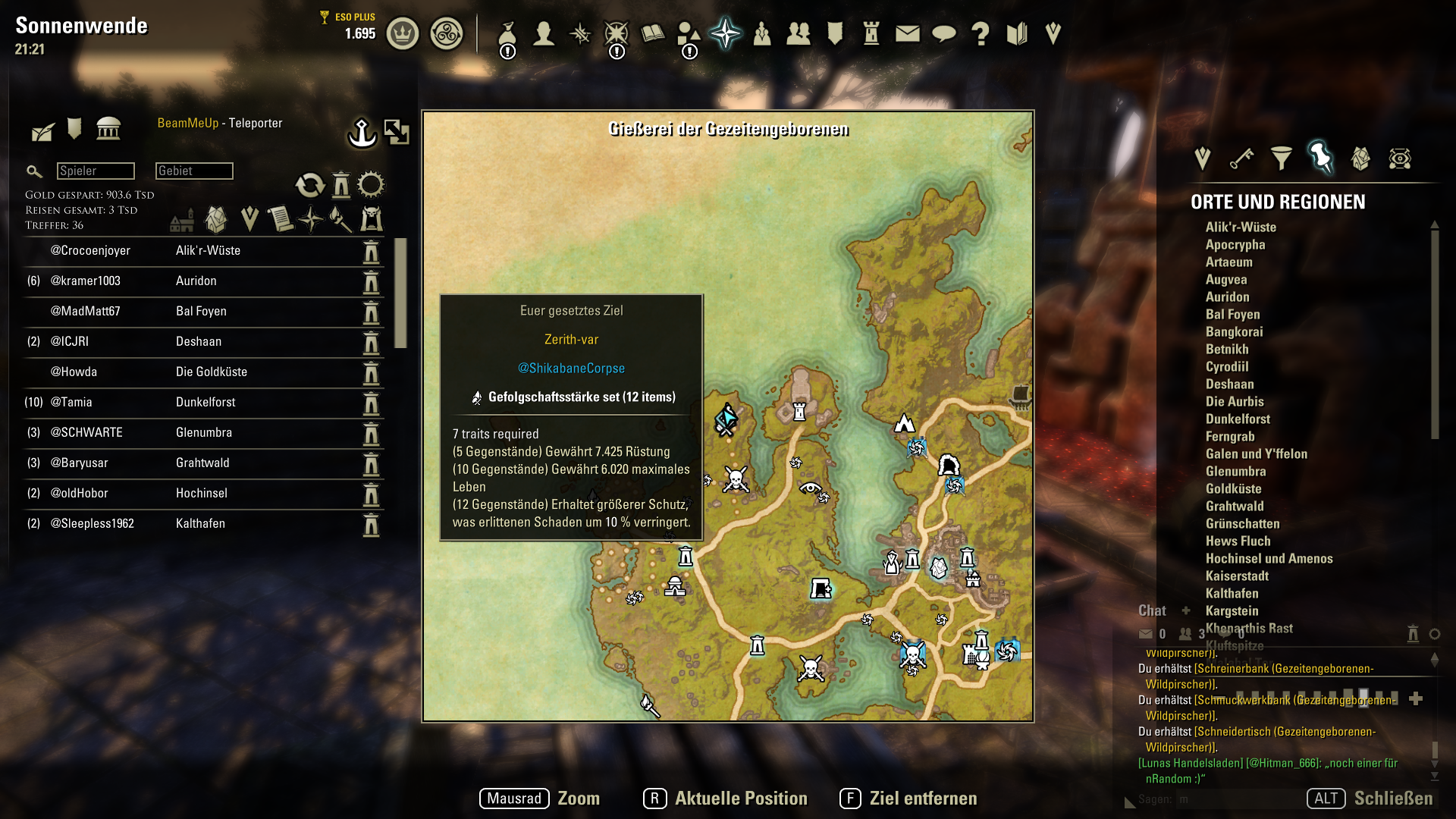This screenshot has width=1456, height=819.
Task: Click the anchor icon in BeamMeUp
Action: (x=362, y=133)
